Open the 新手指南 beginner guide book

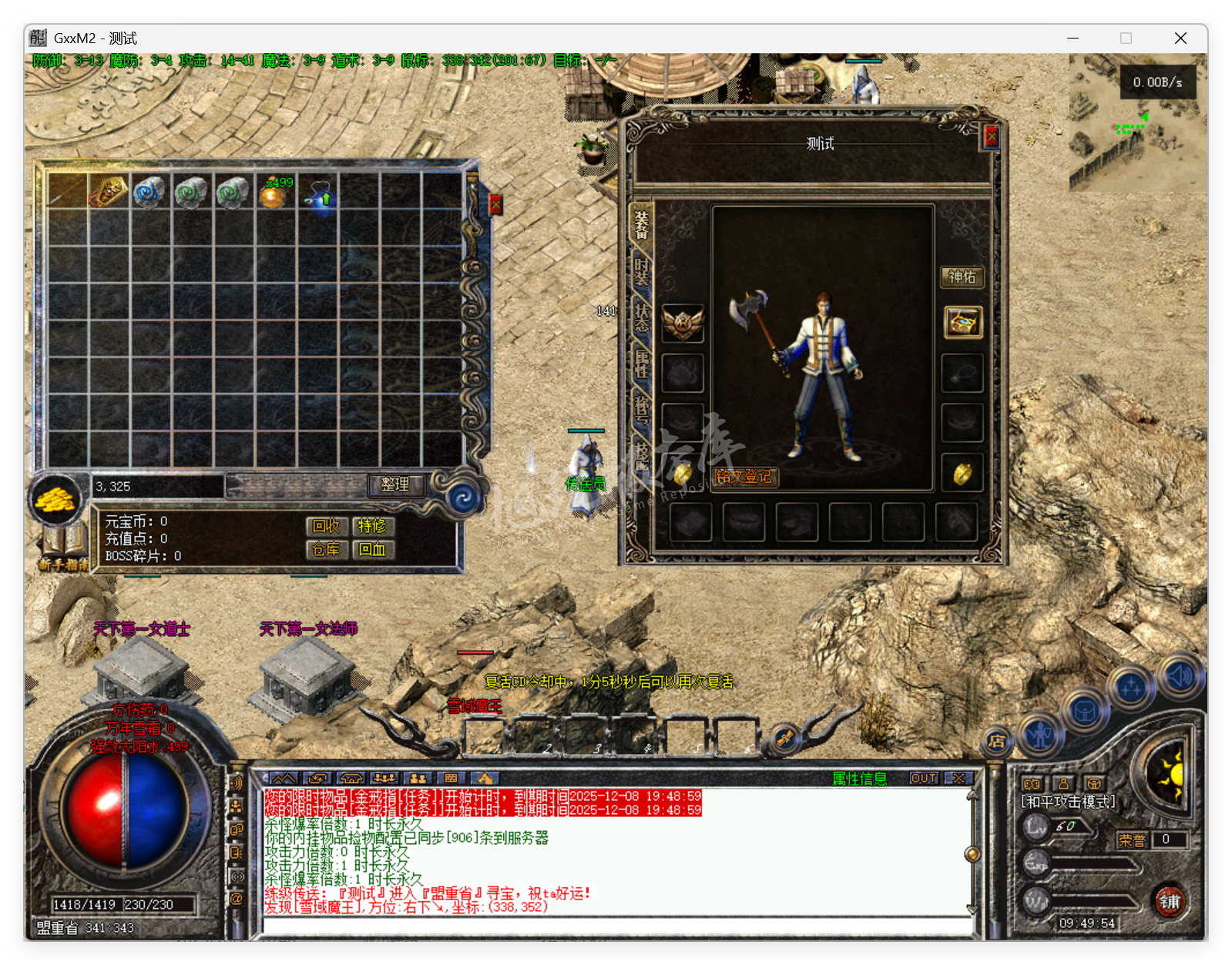(64, 547)
